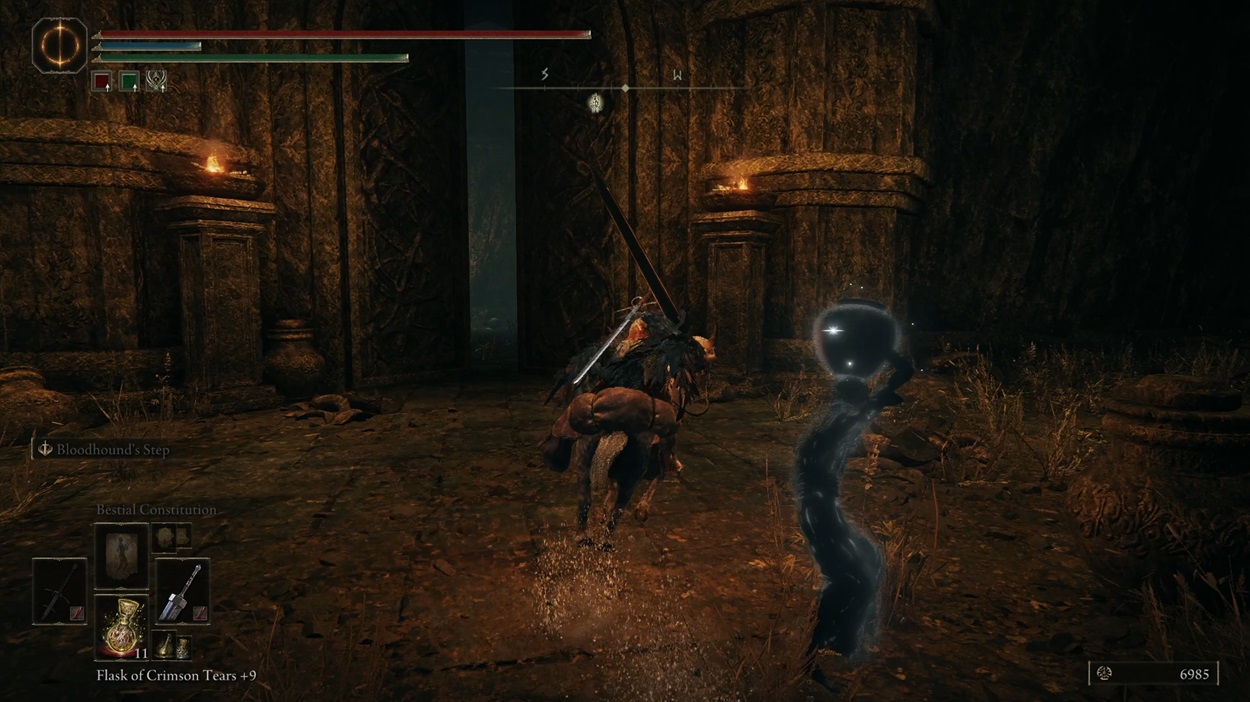Select the glowing marker under the compass
The height and width of the screenshot is (702, 1250).
[x=596, y=102]
